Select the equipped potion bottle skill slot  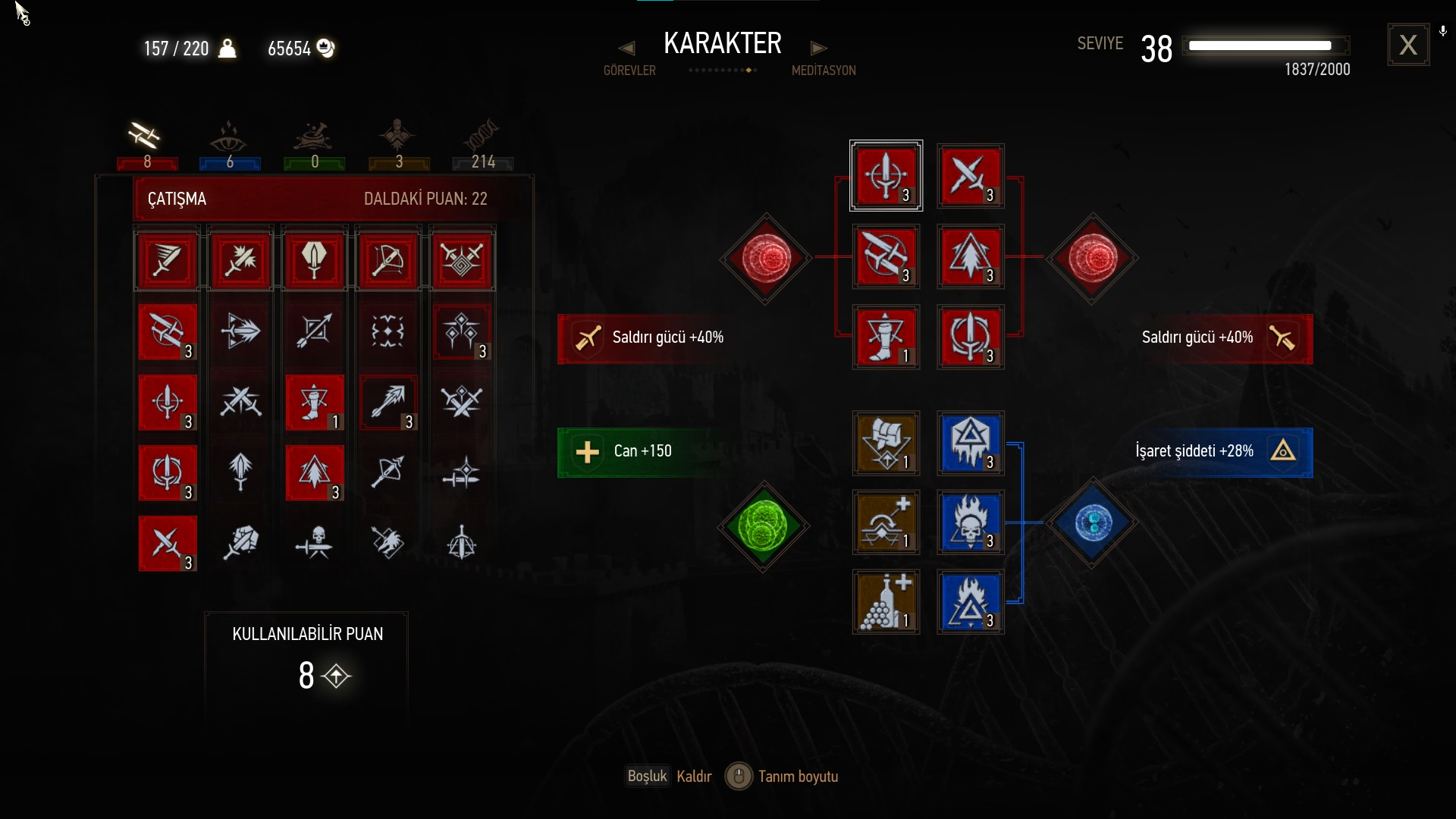coord(886,602)
